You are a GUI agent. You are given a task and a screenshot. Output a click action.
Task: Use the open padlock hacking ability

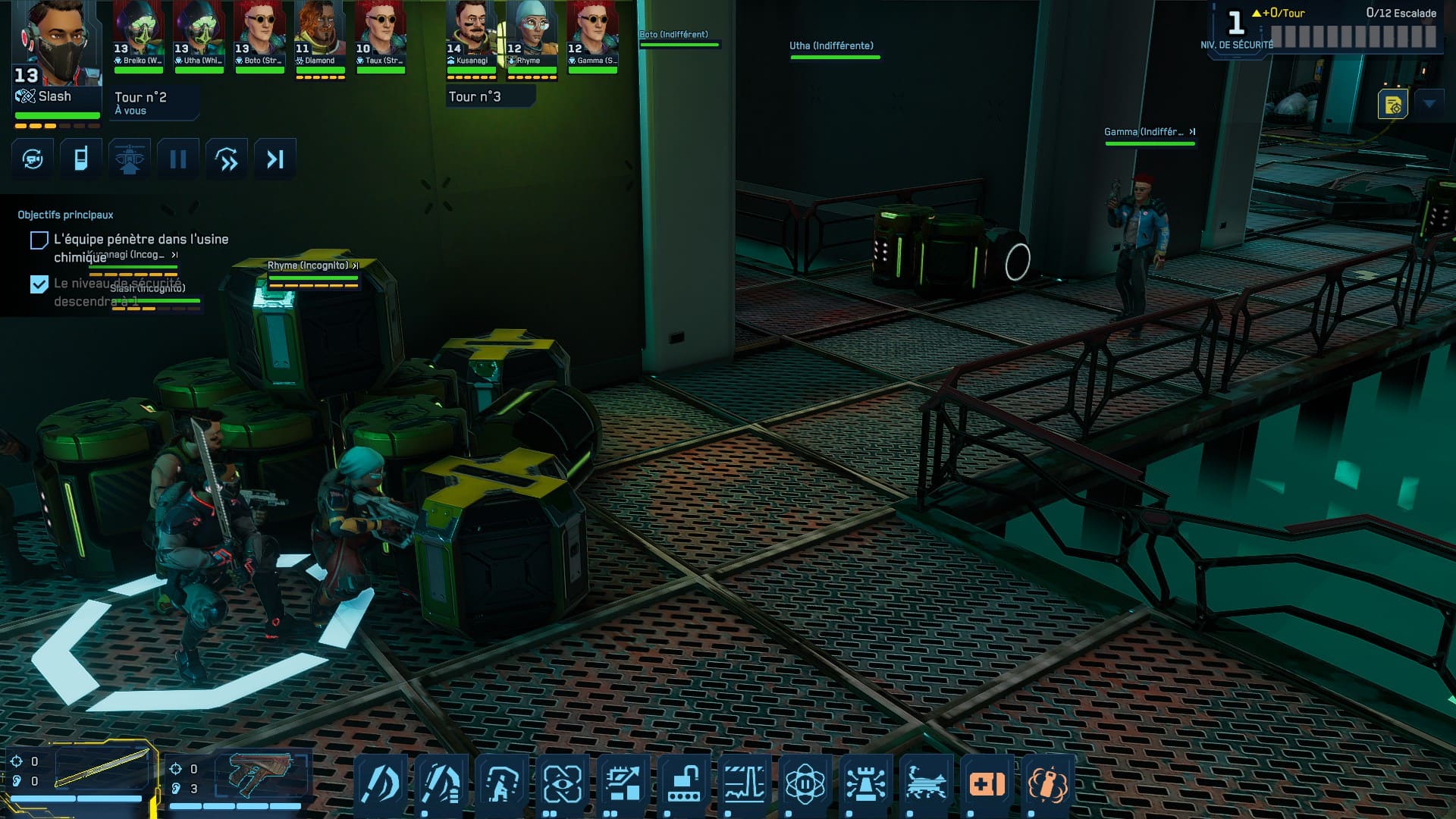click(x=684, y=783)
